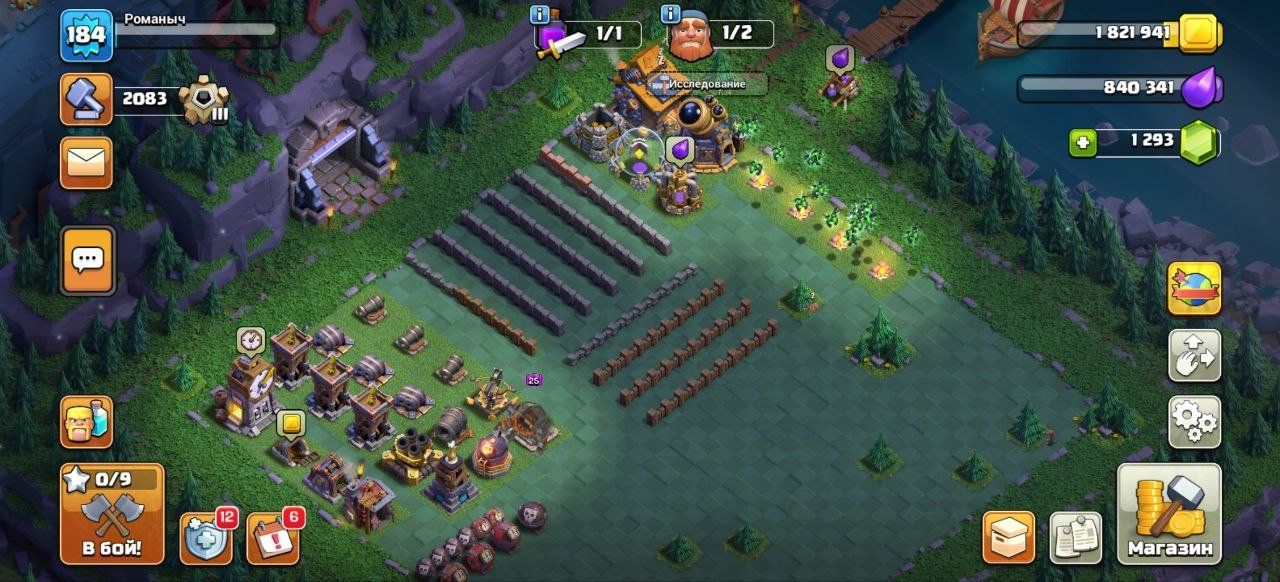1280x582 pixels.
Task: Show info for the 1/1 laboratory slot
Action: tap(540, 14)
